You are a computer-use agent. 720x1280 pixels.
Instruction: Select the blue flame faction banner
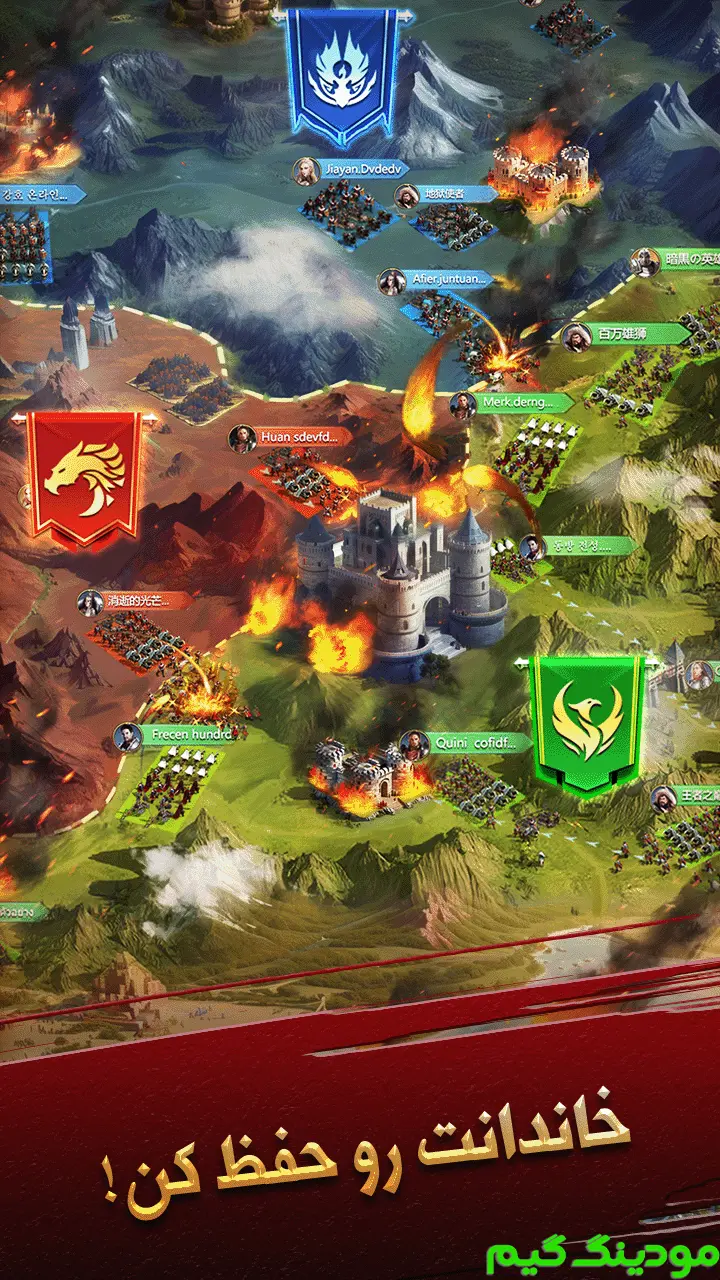click(x=342, y=74)
